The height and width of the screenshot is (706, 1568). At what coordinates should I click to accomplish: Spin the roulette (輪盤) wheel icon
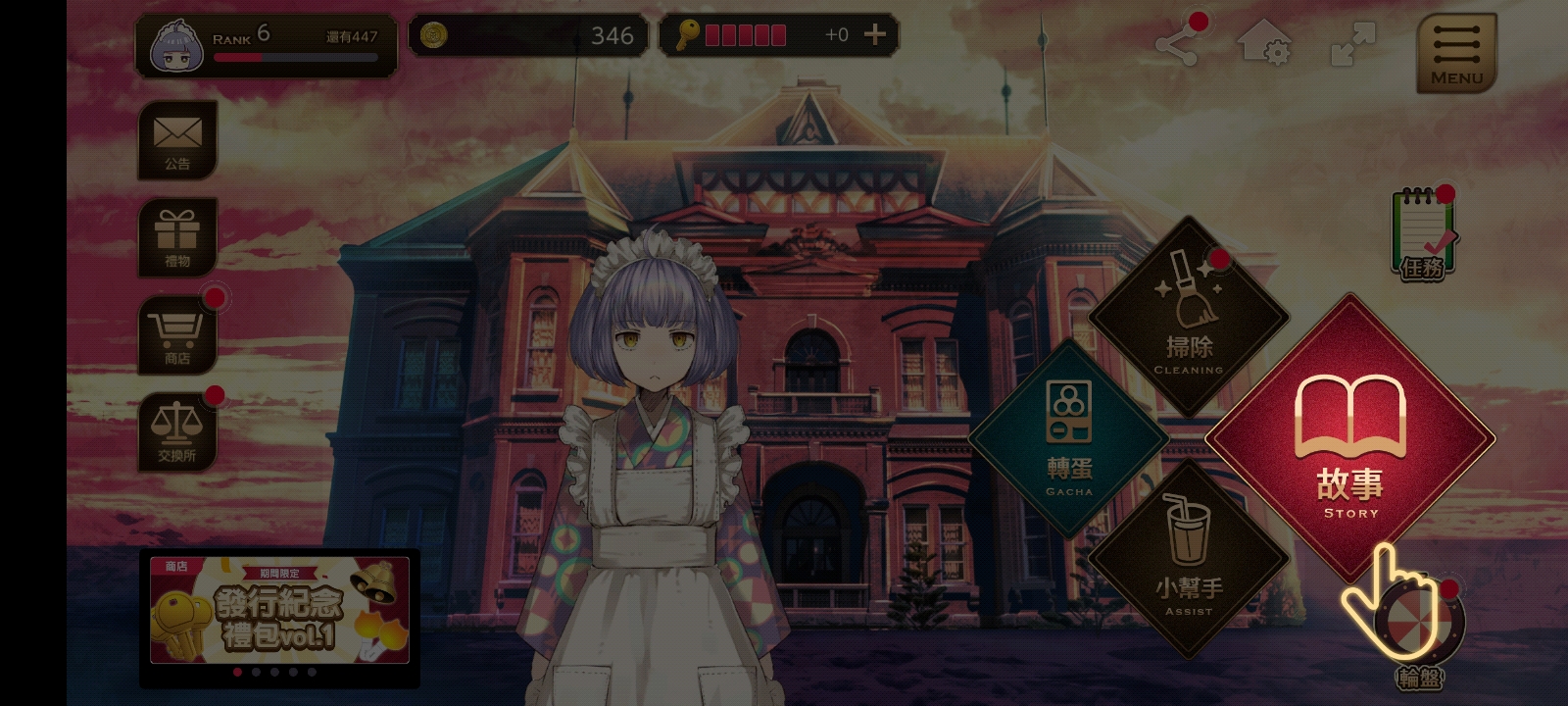1419,626
